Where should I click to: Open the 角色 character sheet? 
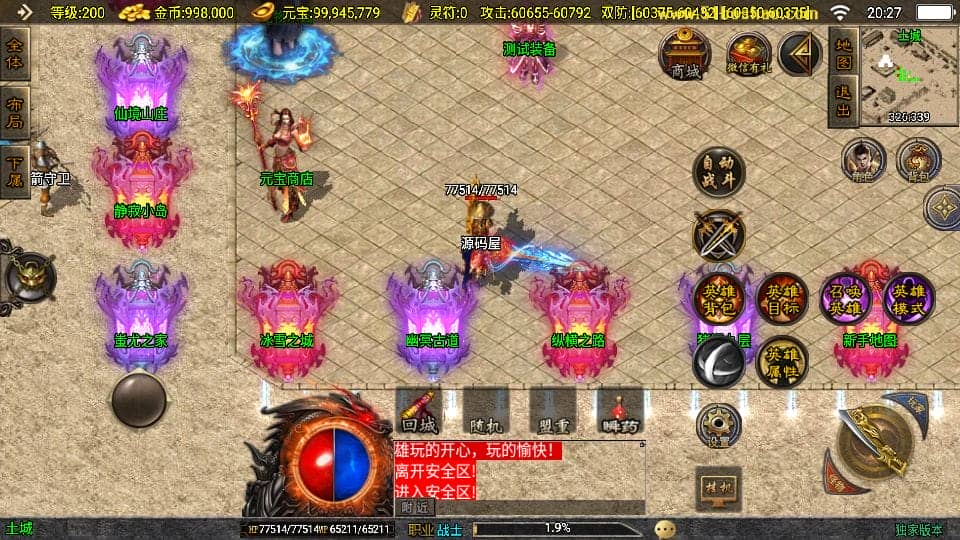[x=863, y=160]
